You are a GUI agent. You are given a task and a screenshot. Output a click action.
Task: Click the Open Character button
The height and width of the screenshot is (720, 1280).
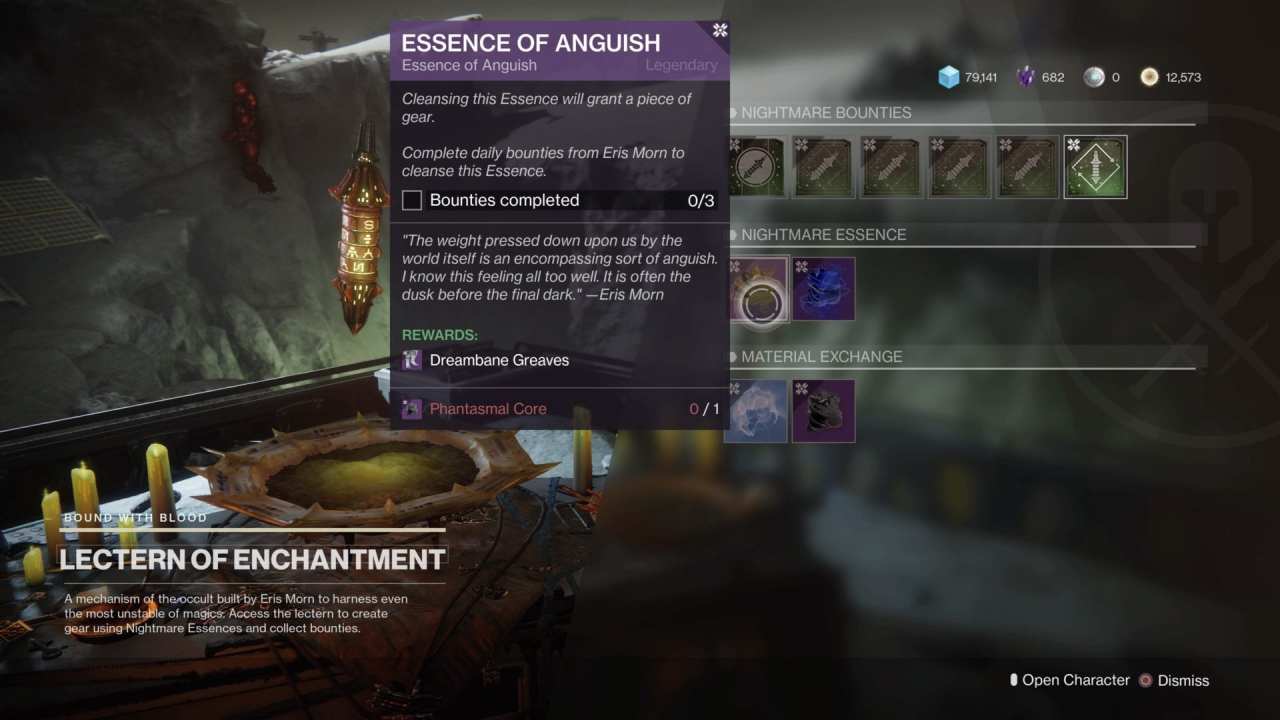pyautogui.click(x=1078, y=680)
